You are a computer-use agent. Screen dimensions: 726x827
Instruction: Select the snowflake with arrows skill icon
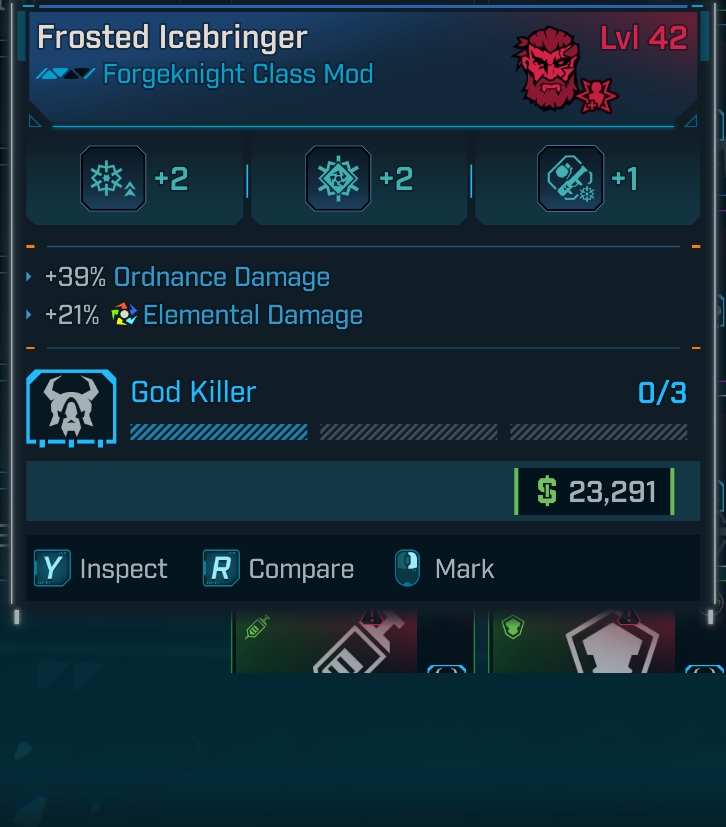pos(113,179)
